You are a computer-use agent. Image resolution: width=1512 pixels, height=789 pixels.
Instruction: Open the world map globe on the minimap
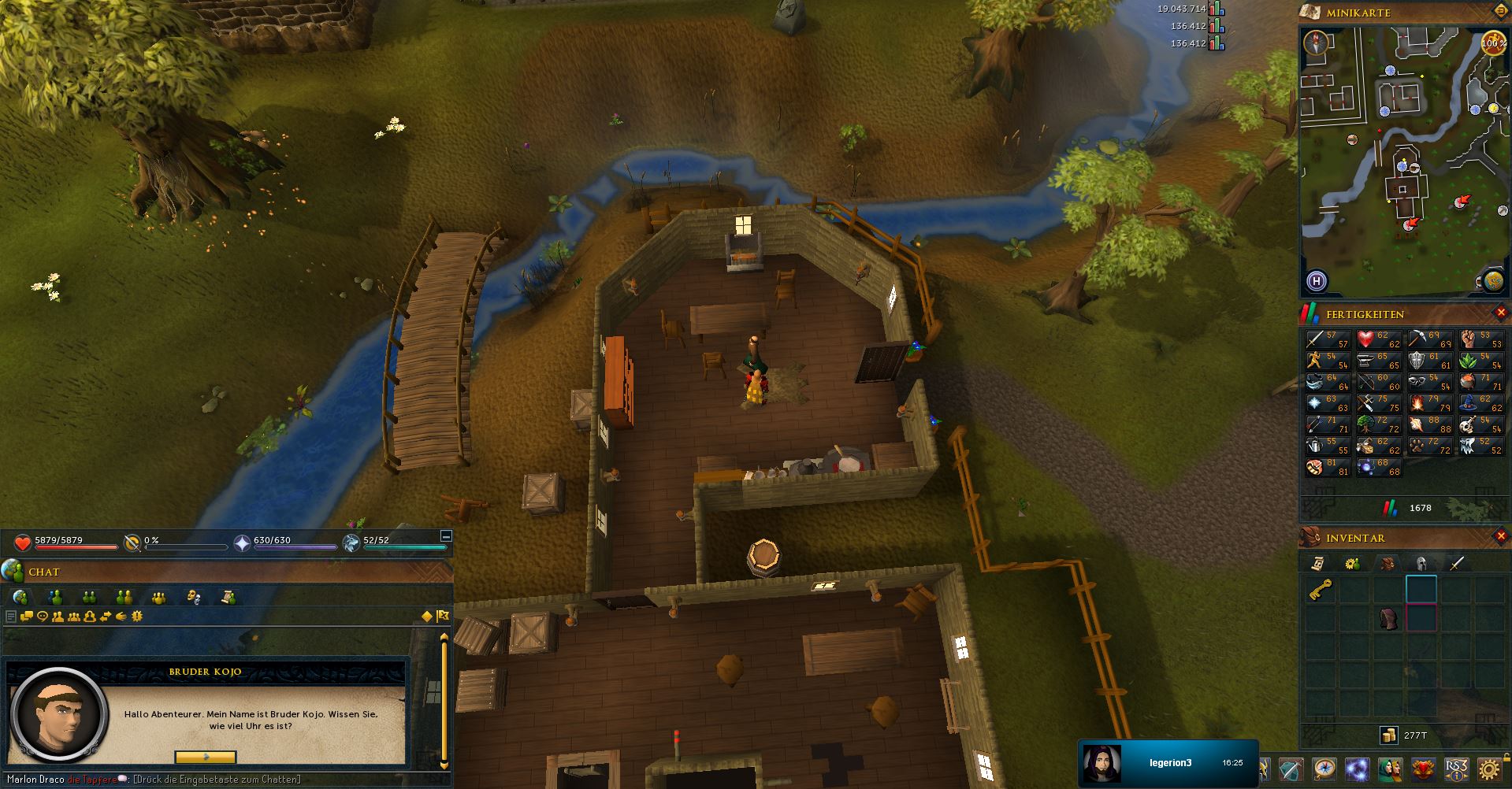[1492, 280]
